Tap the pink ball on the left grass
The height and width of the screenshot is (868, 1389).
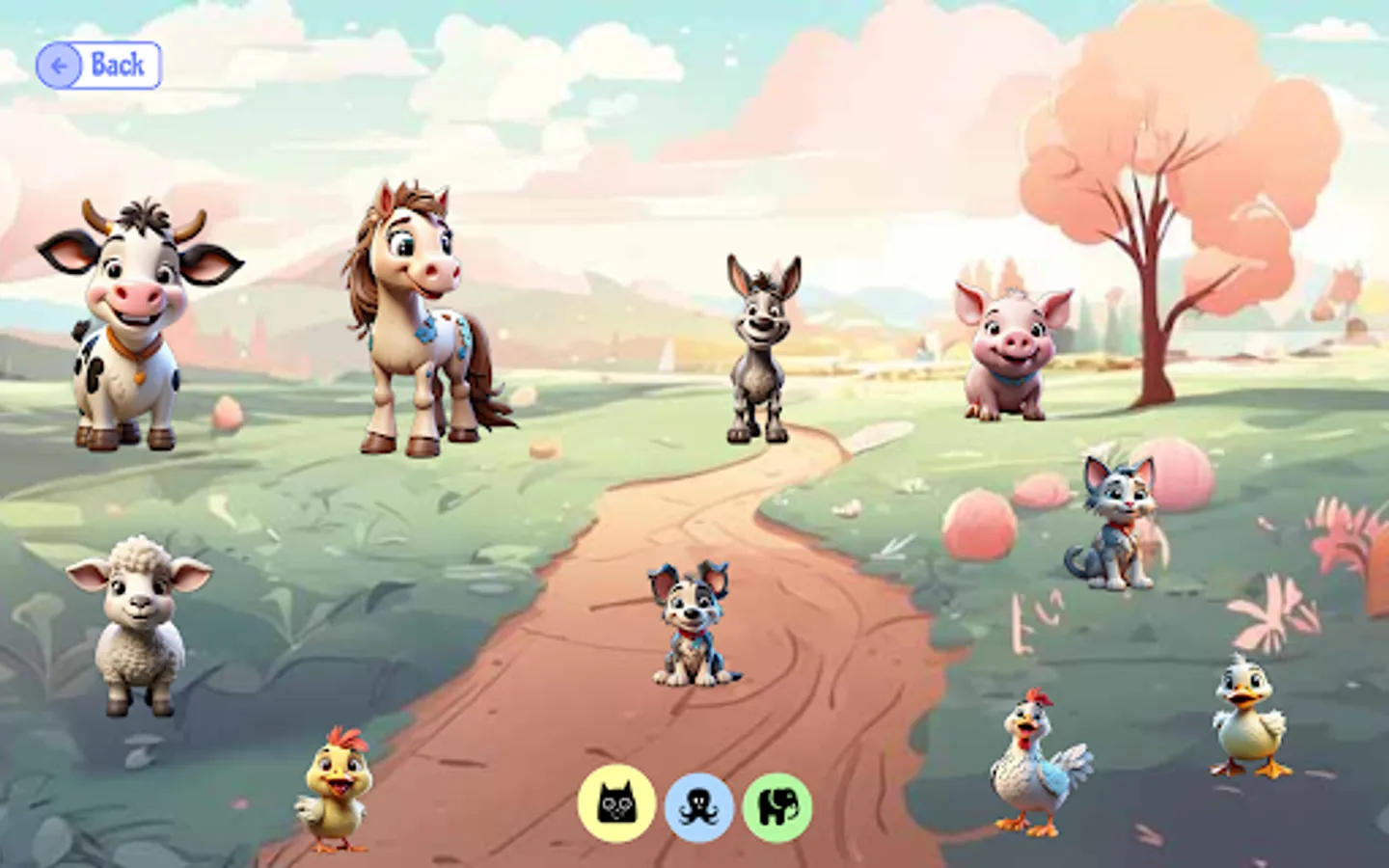(227, 415)
